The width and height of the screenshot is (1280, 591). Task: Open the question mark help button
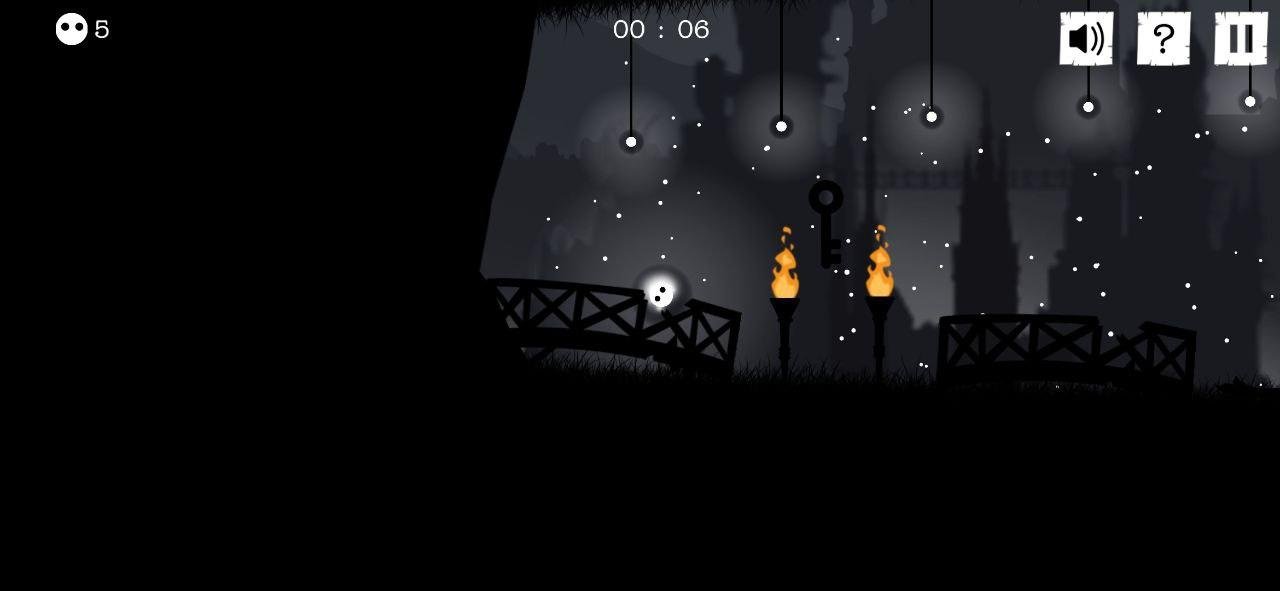[1163, 39]
